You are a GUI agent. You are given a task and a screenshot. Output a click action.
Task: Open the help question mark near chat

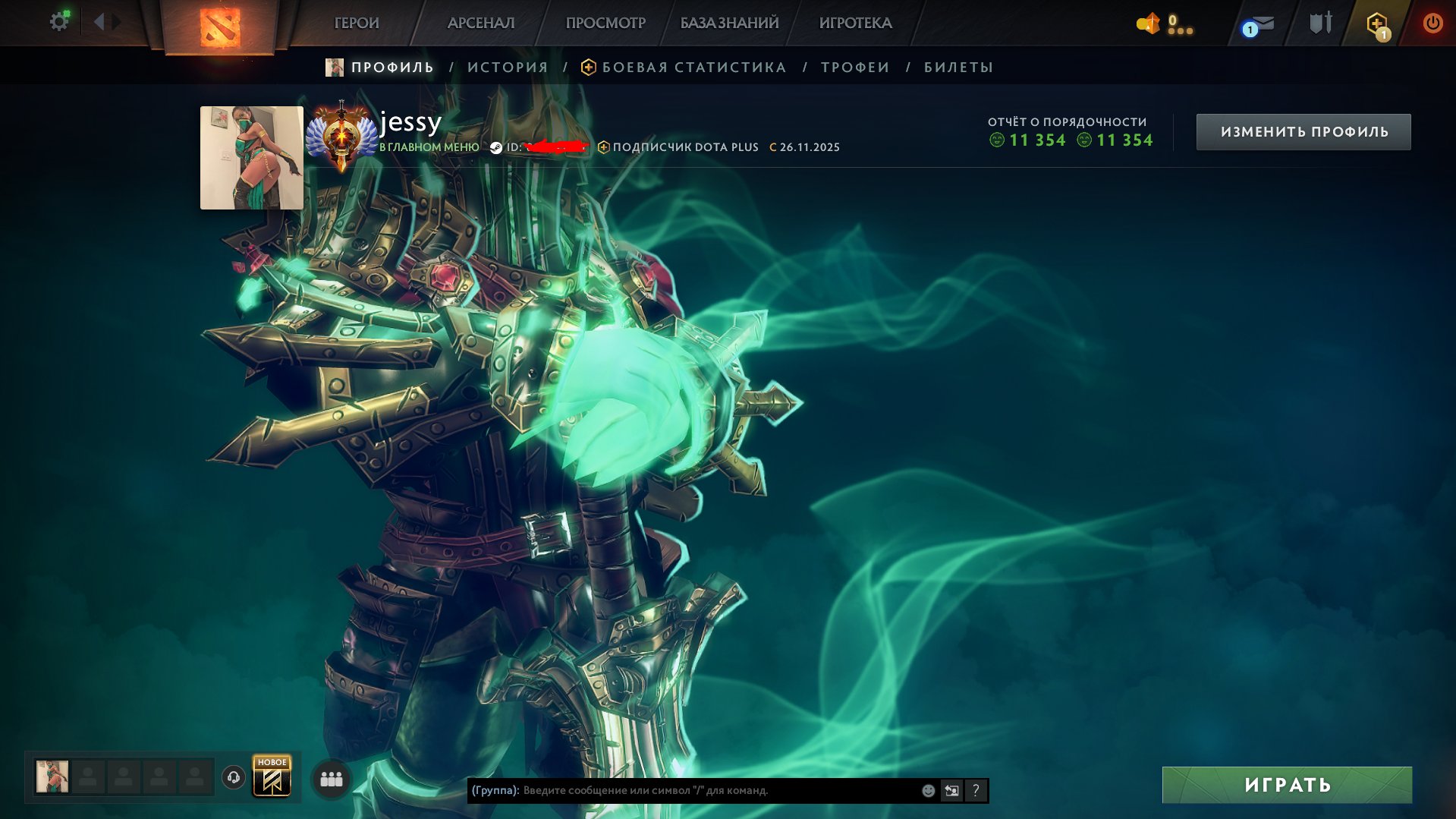[x=976, y=790]
